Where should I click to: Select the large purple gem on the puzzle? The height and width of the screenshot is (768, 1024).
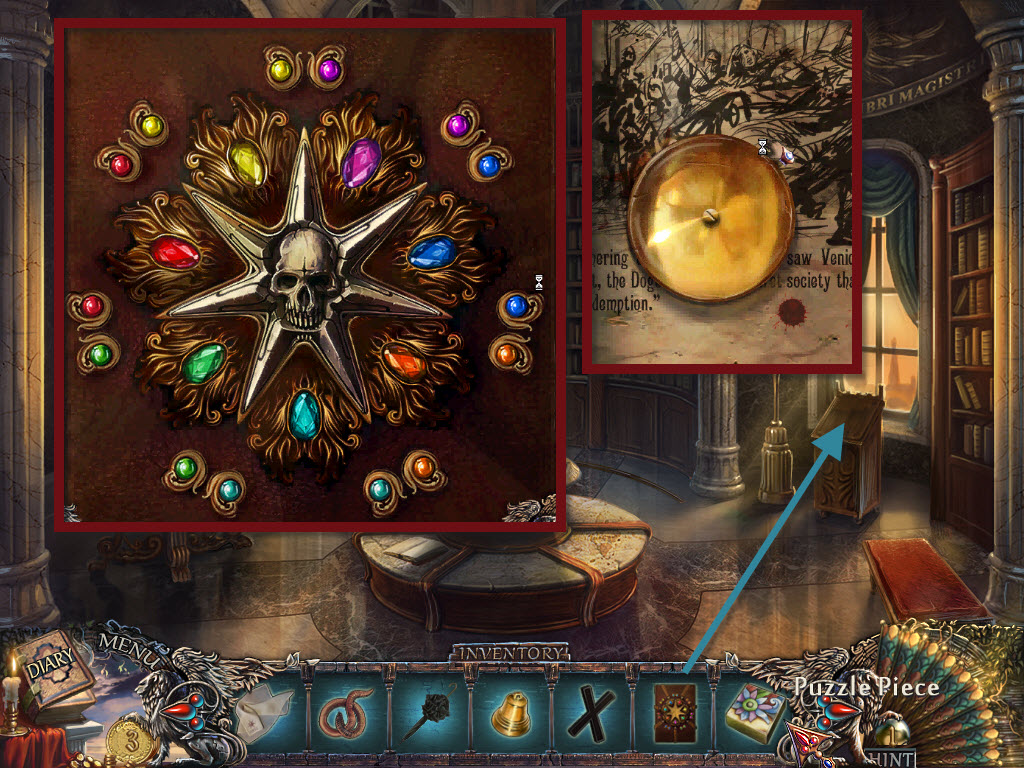[x=361, y=162]
